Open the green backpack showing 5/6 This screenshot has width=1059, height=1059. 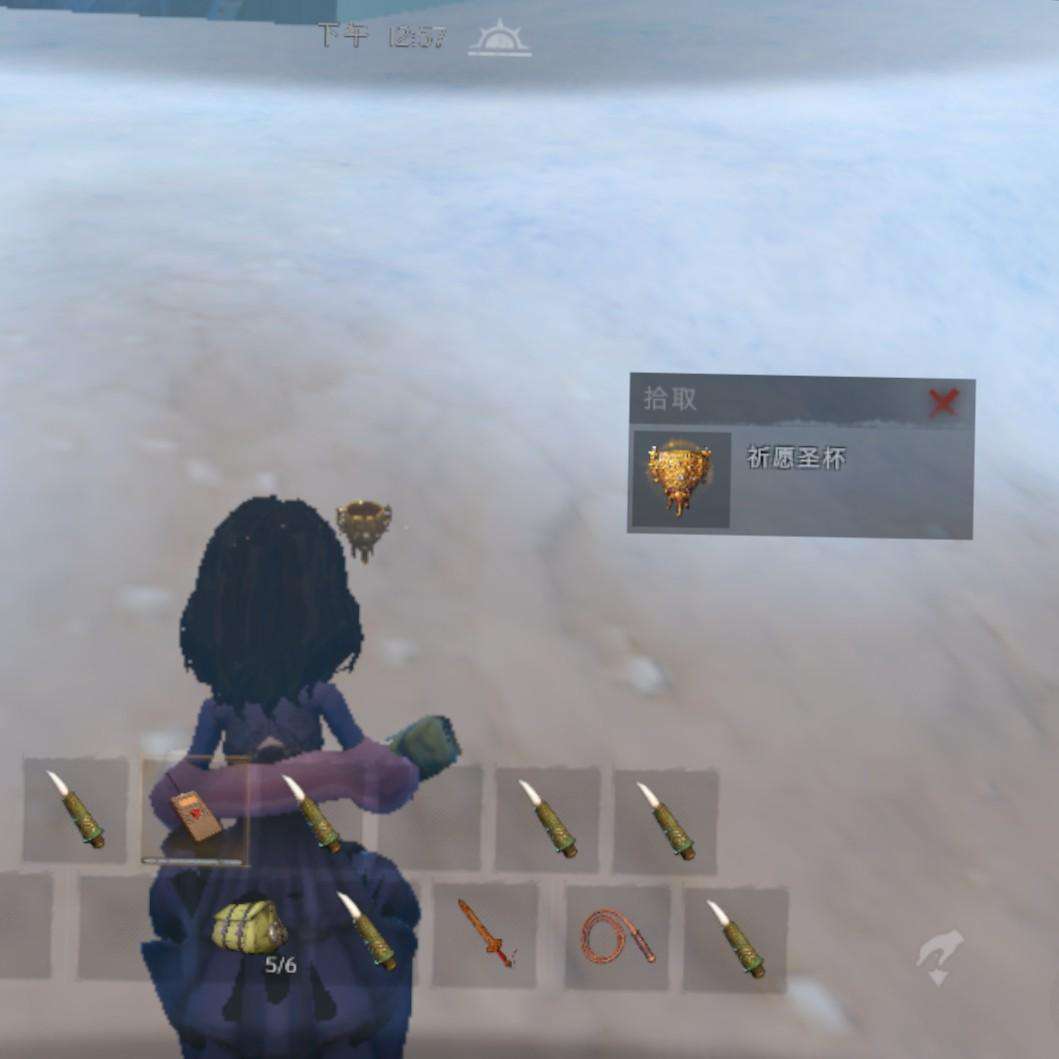pos(249,927)
